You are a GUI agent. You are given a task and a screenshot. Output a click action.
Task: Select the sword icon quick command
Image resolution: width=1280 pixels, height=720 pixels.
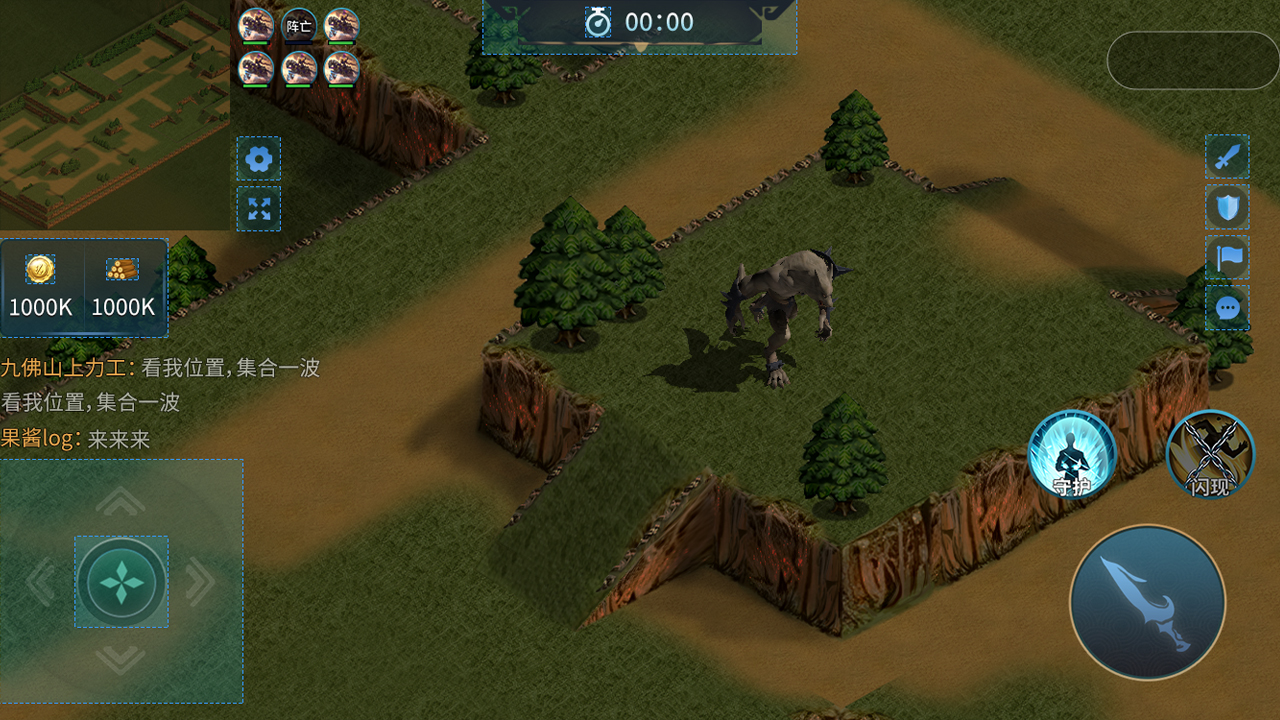coord(1227,157)
